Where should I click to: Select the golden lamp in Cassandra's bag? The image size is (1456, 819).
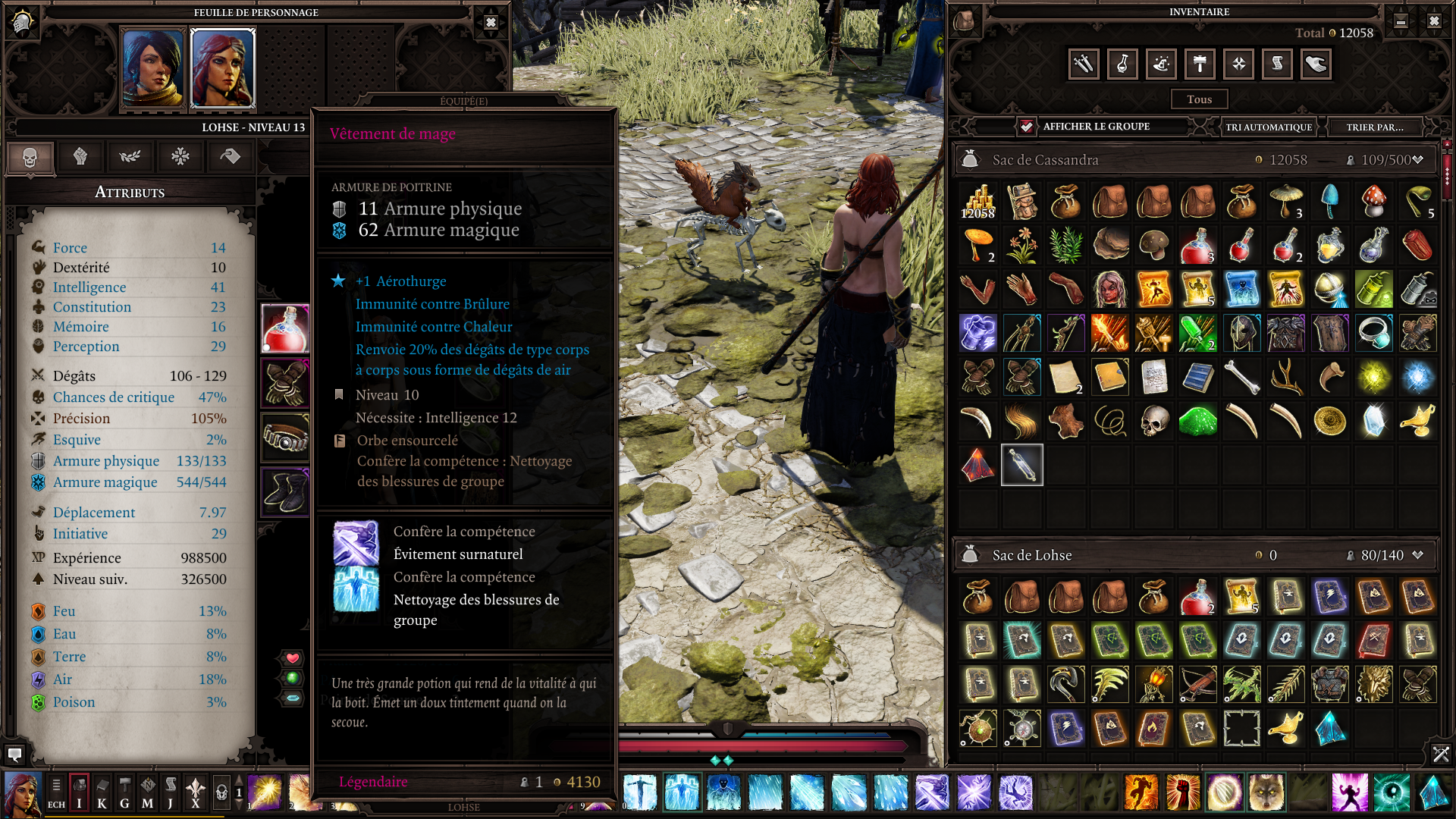[1417, 421]
